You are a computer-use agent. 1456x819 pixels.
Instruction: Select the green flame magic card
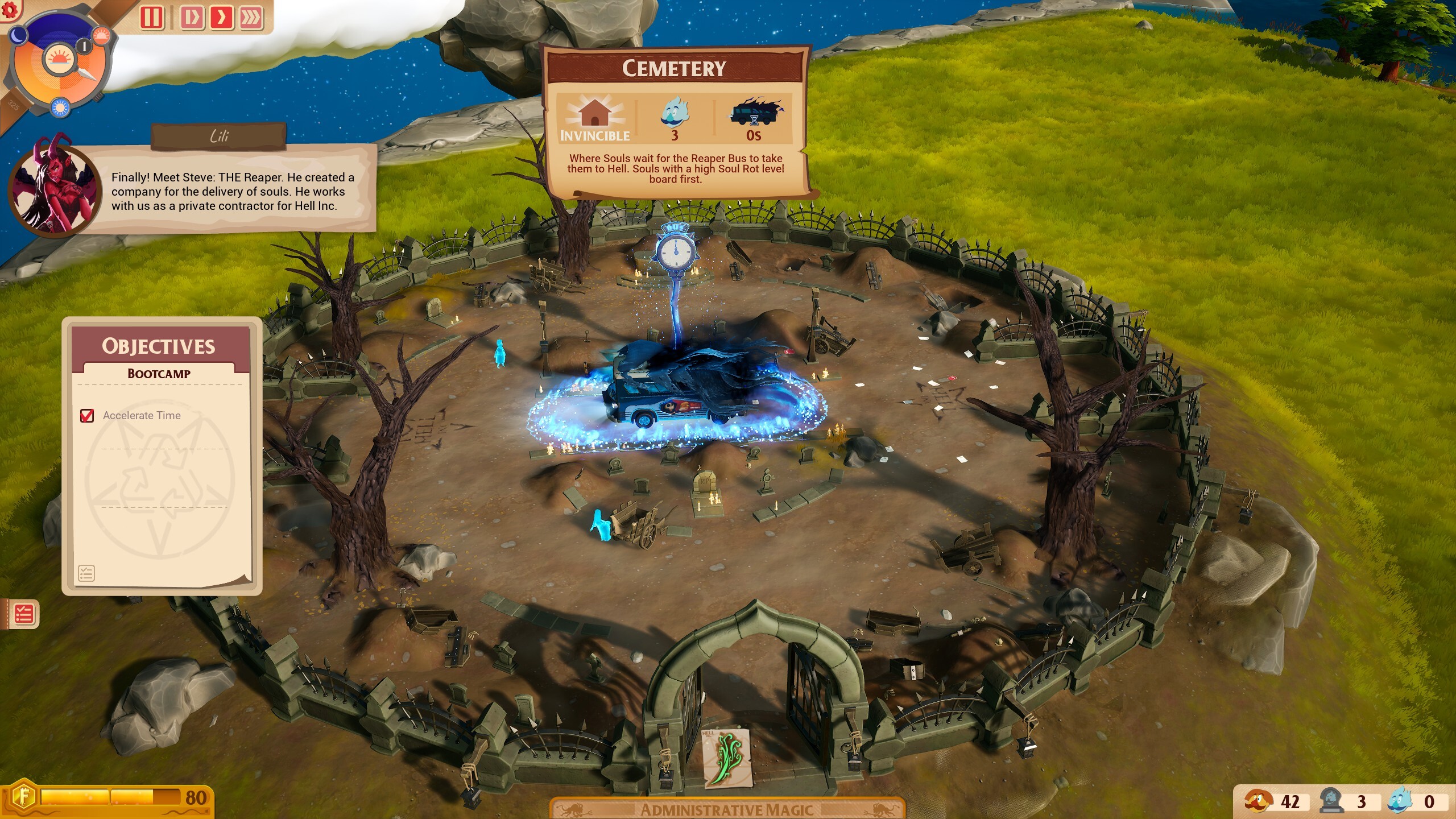(x=726, y=759)
